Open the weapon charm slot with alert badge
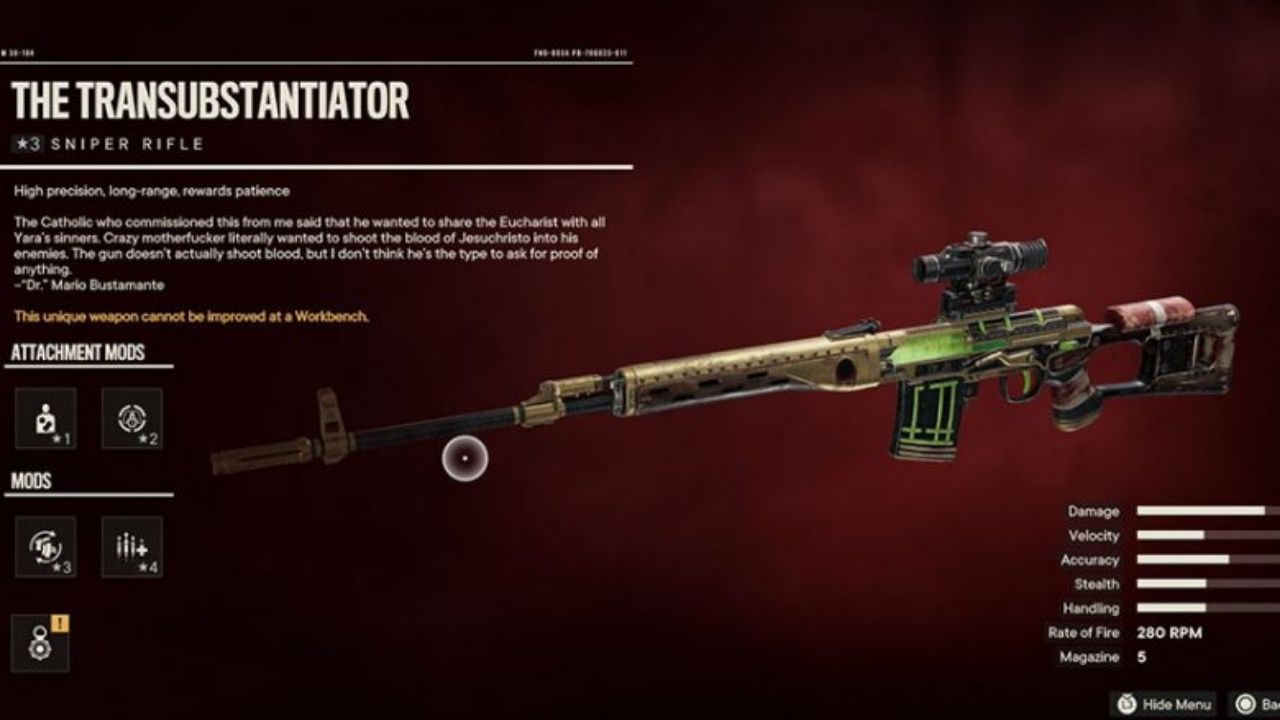The height and width of the screenshot is (720, 1280). (x=41, y=643)
